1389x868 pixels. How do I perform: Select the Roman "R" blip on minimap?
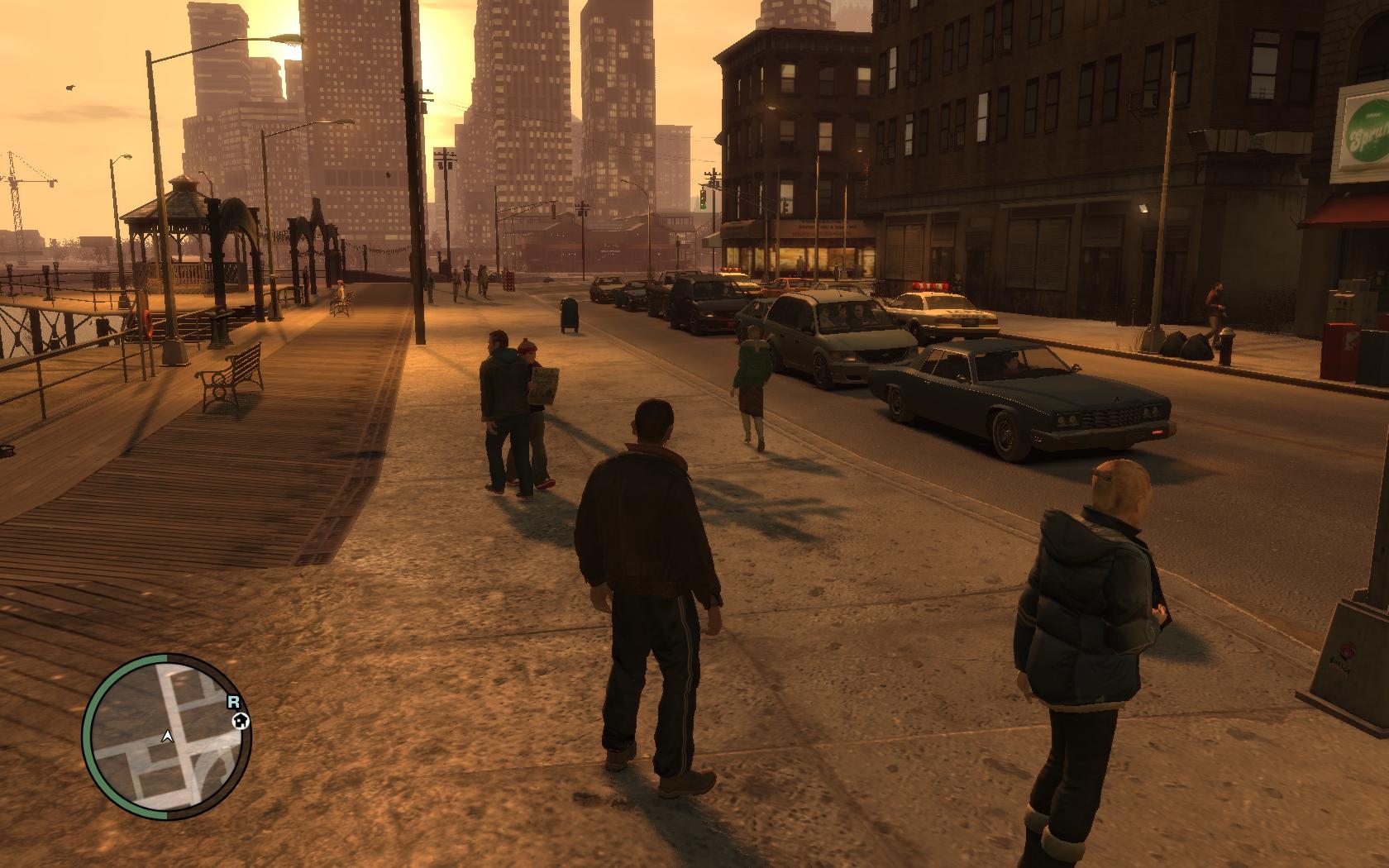coord(234,701)
